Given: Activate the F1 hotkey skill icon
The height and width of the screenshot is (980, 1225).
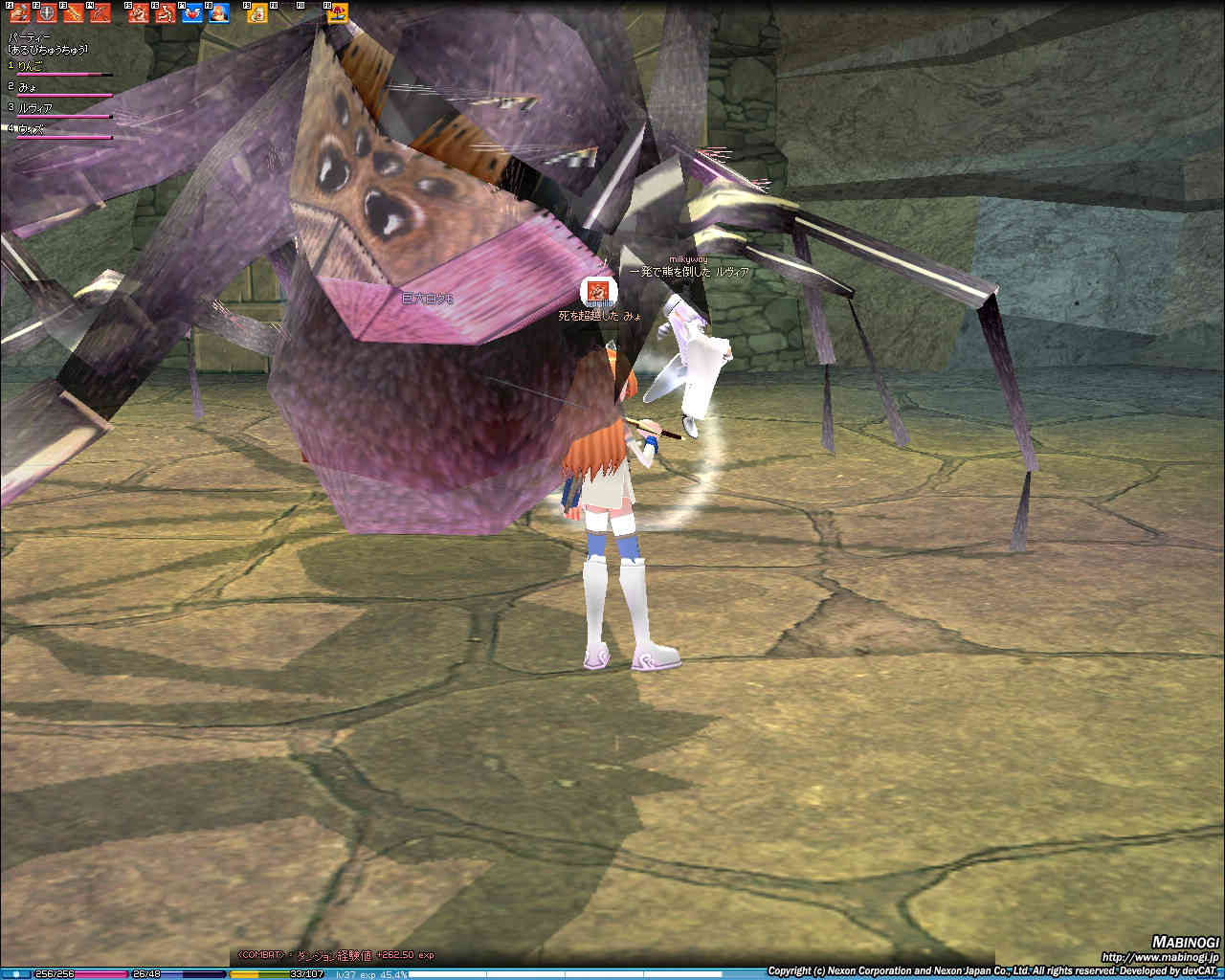Looking at the screenshot, I should (x=20, y=13).
